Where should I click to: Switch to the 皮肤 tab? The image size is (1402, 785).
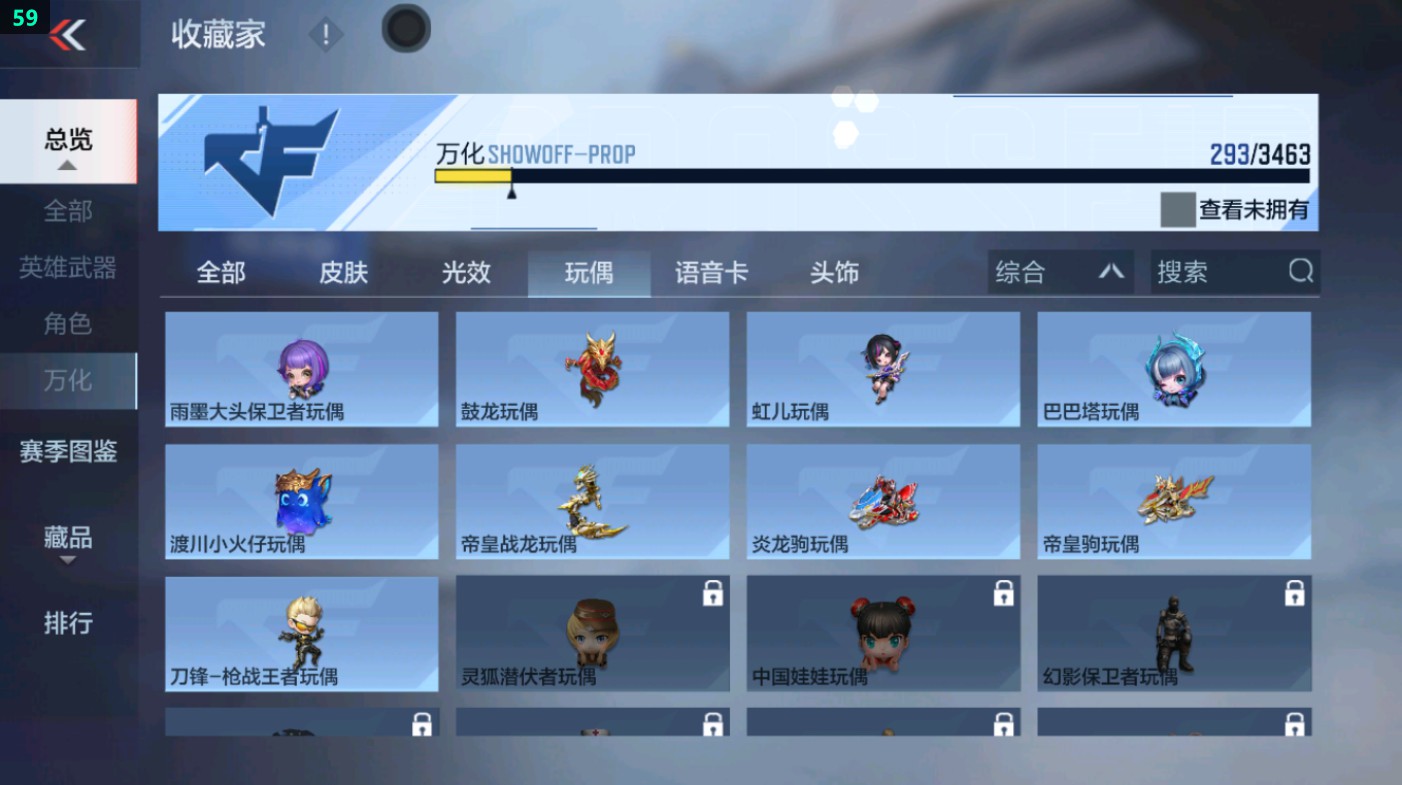(344, 271)
